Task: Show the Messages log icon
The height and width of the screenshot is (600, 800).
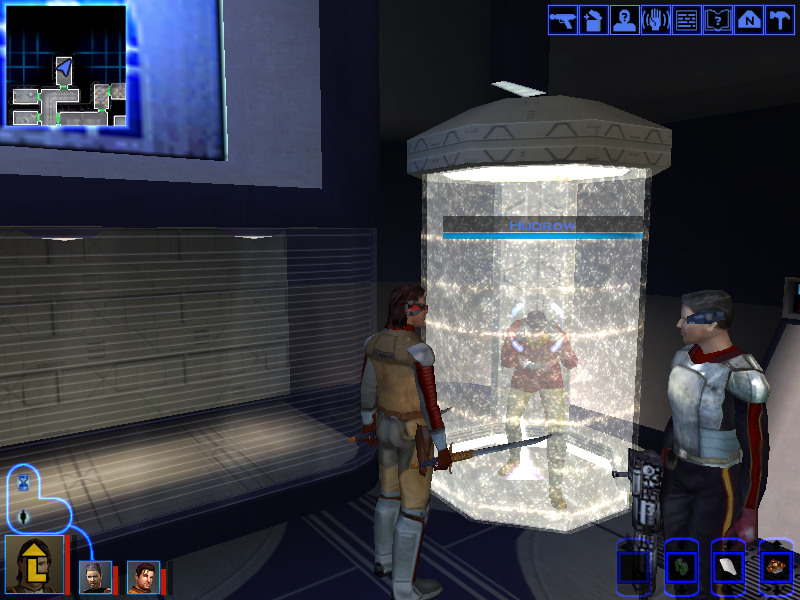Action: pos(687,20)
